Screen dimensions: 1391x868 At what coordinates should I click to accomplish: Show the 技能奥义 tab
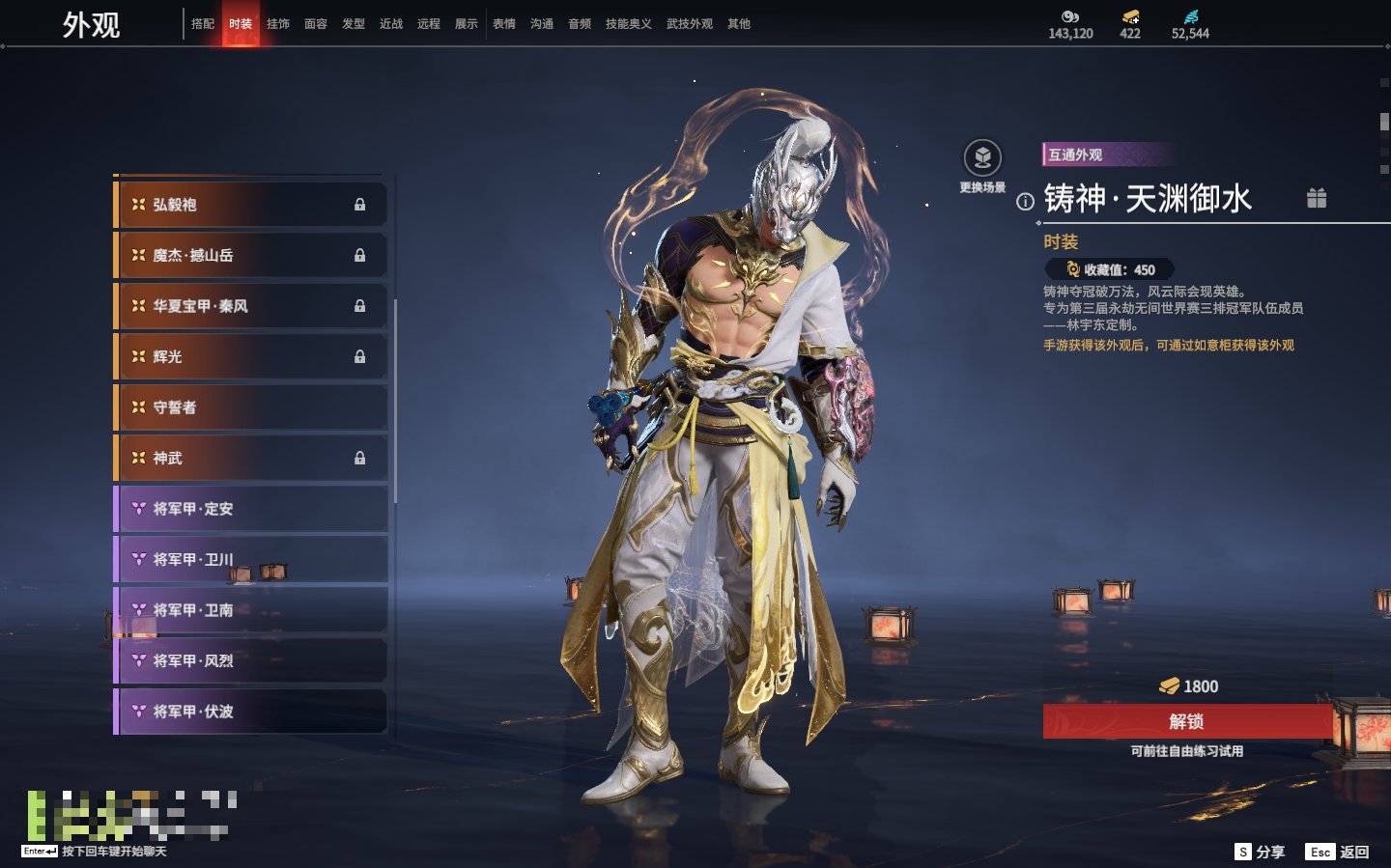pos(629,24)
